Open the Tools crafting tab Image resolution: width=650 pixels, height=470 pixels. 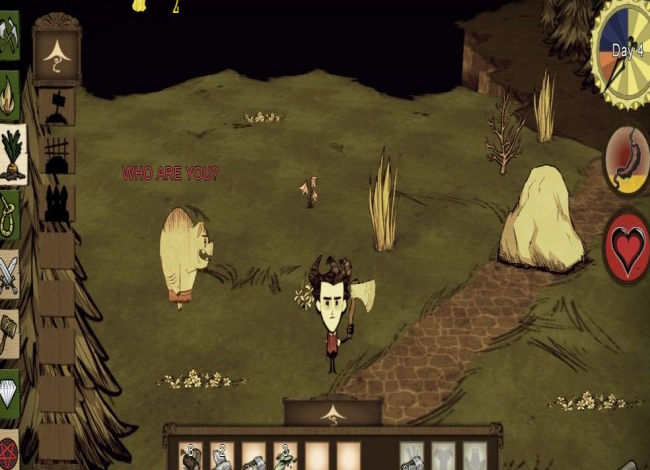9,40
